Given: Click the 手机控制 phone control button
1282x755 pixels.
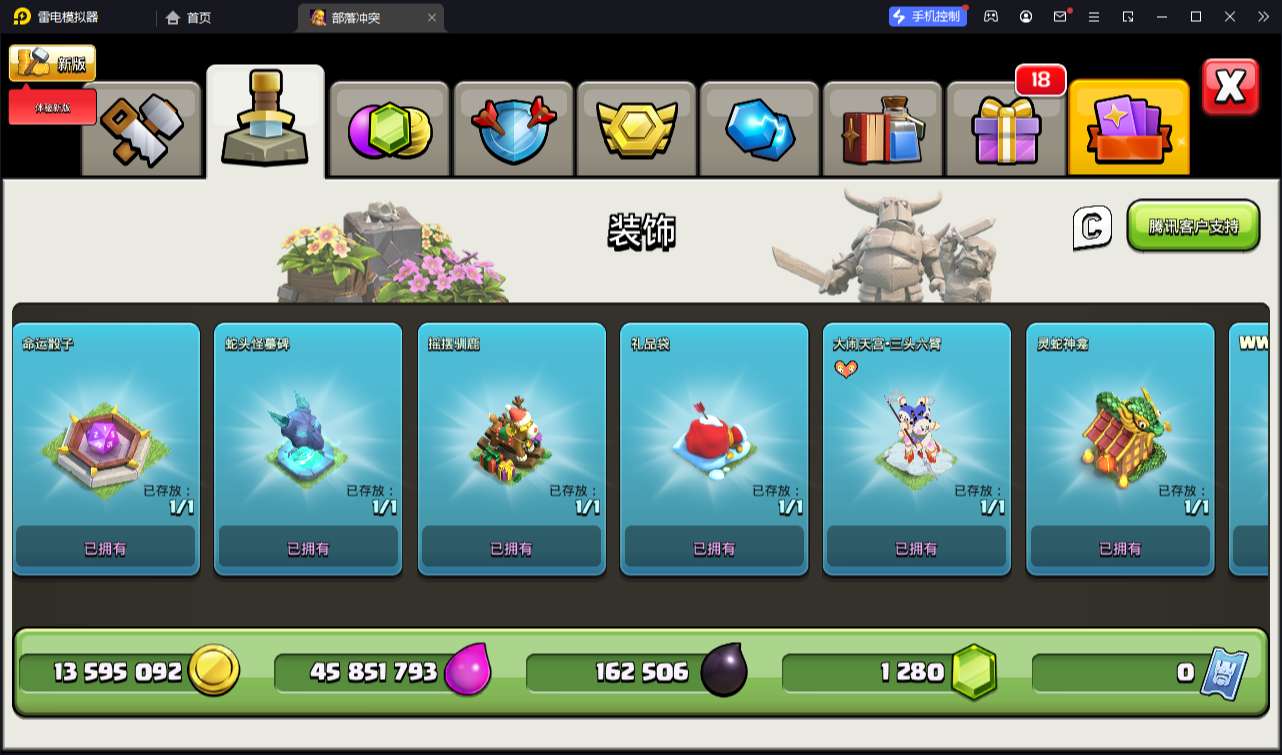Looking at the screenshot, I should coord(928,16).
